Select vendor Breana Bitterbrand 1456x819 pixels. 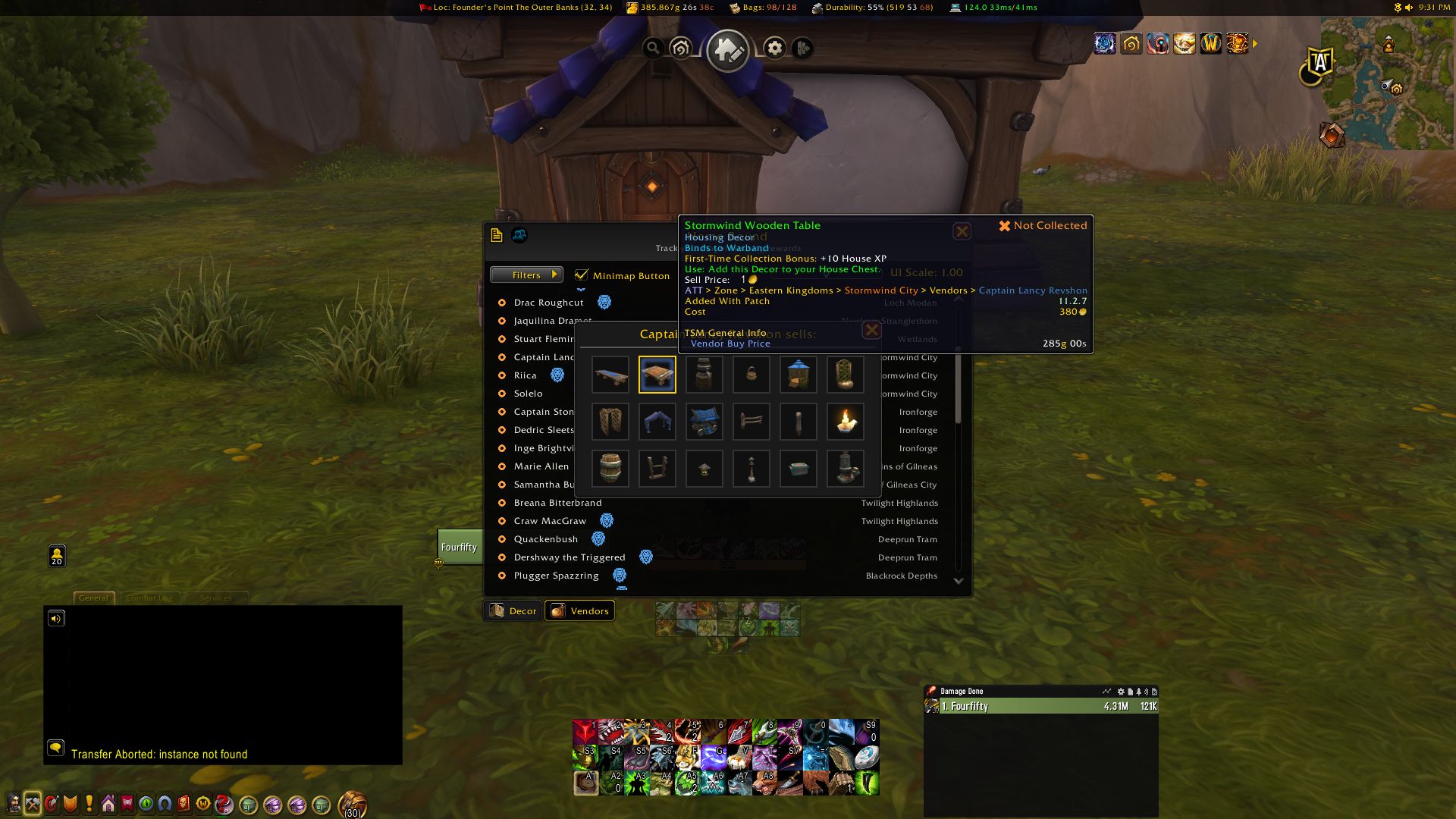557,503
